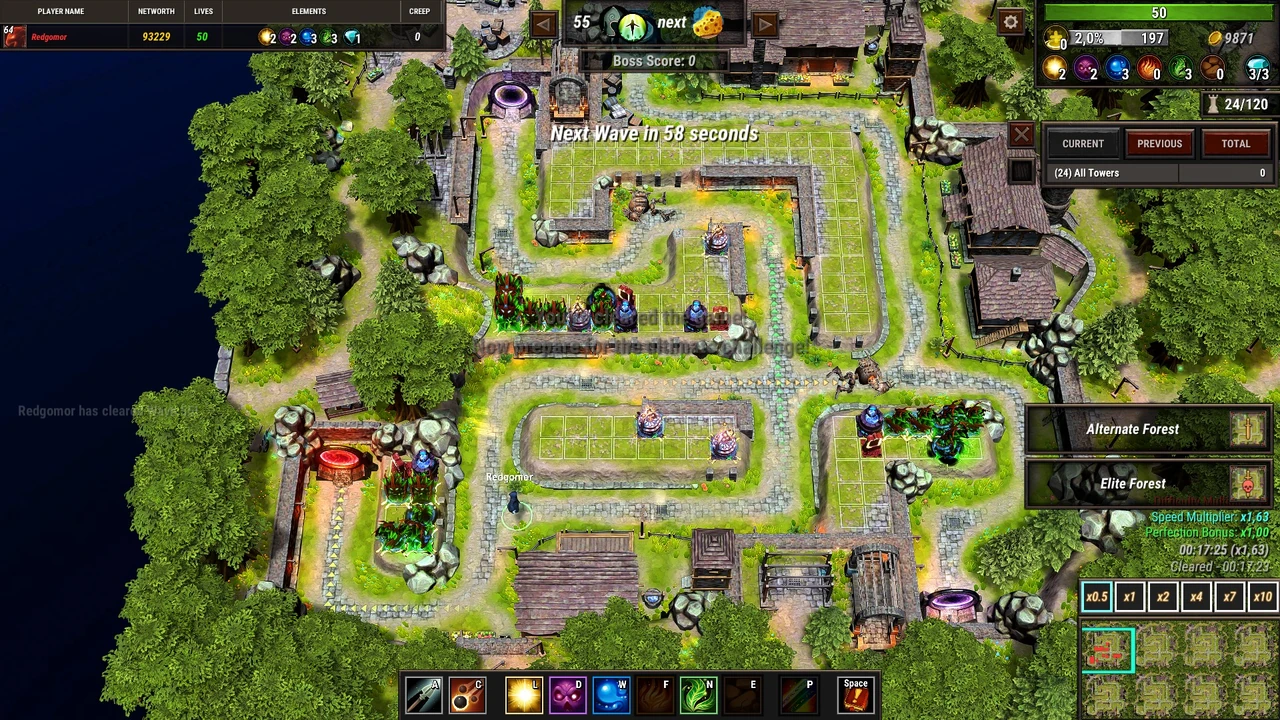1280x720 pixels.
Task: Switch to the PREVIOUS stats tab
Action: (x=1159, y=143)
